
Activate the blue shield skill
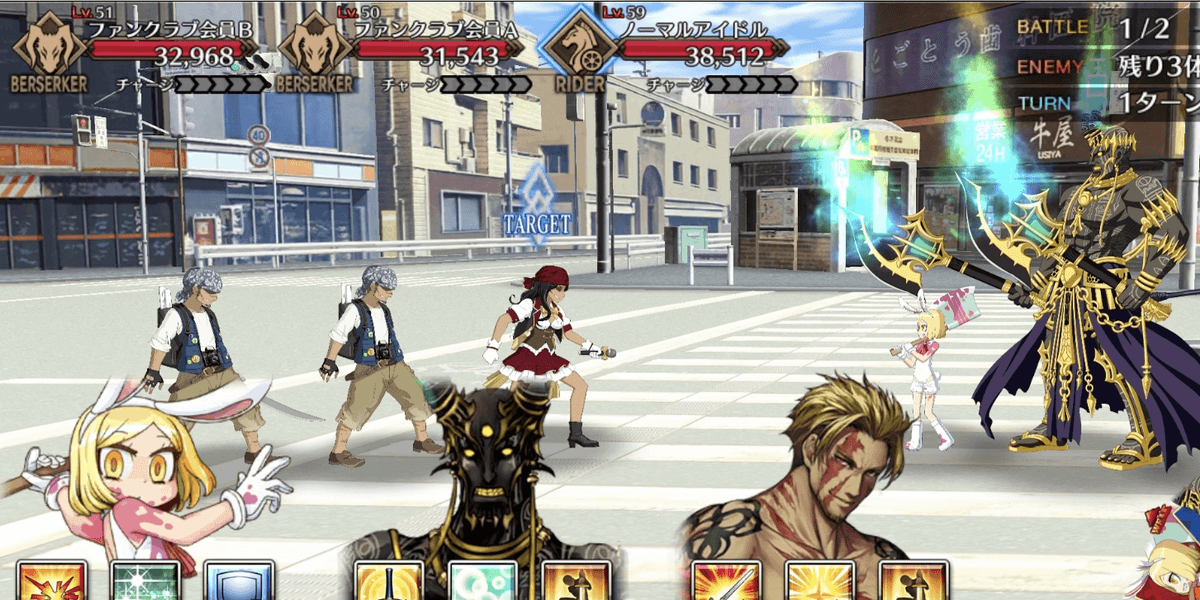pyautogui.click(x=239, y=582)
